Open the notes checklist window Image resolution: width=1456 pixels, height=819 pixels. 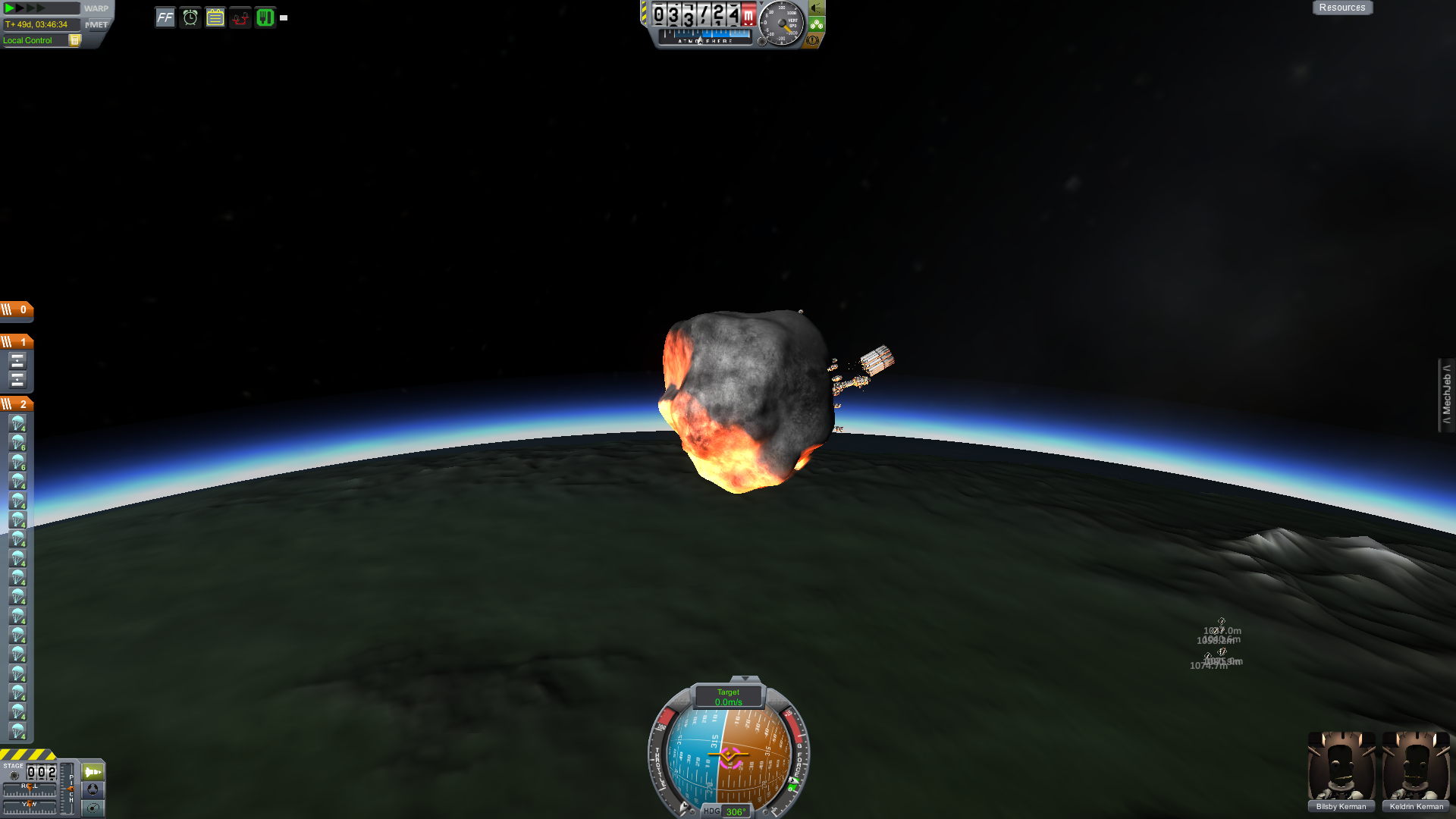pyautogui.click(x=215, y=17)
